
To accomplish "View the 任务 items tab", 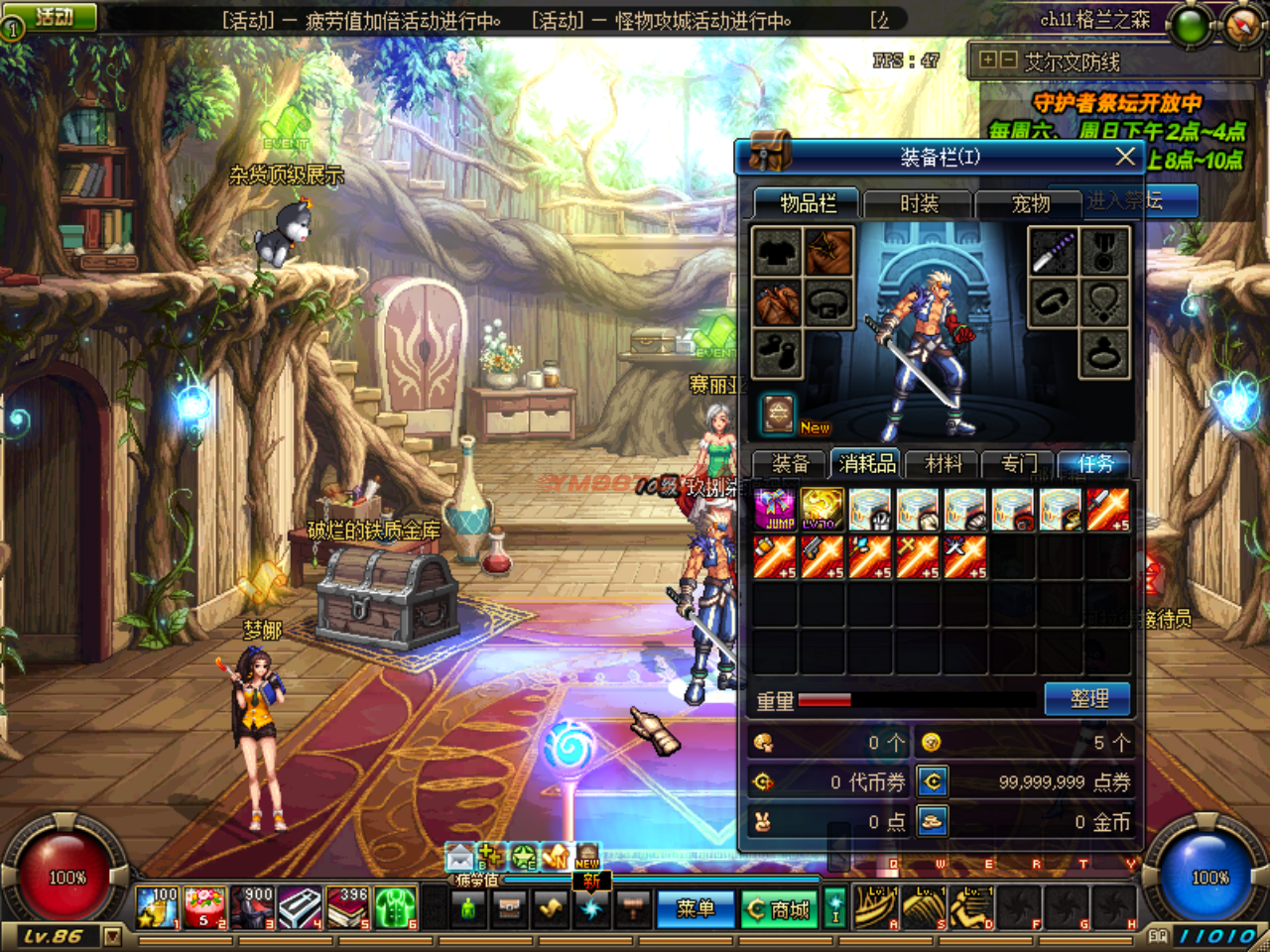I will tap(1095, 463).
